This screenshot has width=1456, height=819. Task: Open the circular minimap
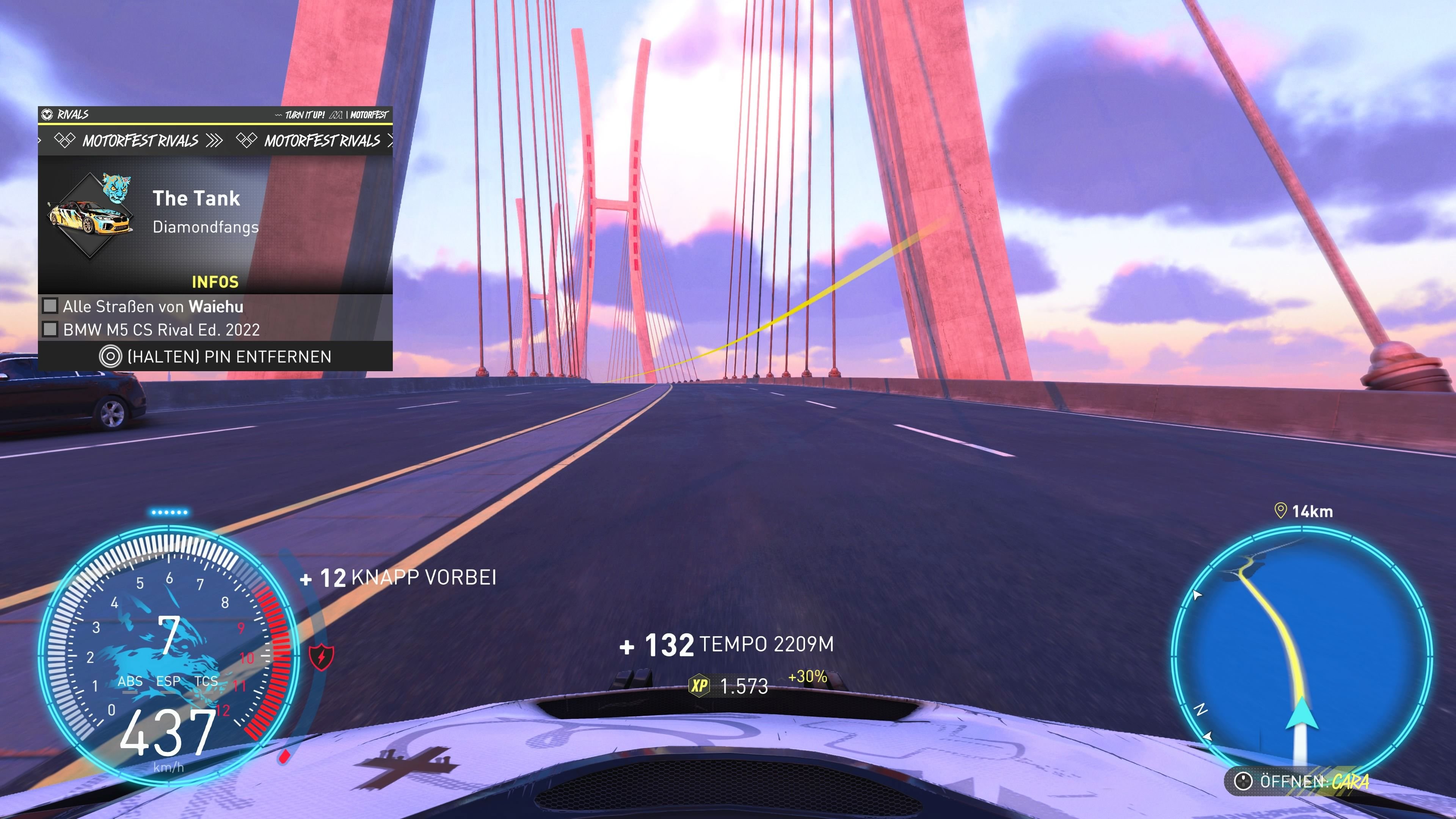(x=1301, y=656)
